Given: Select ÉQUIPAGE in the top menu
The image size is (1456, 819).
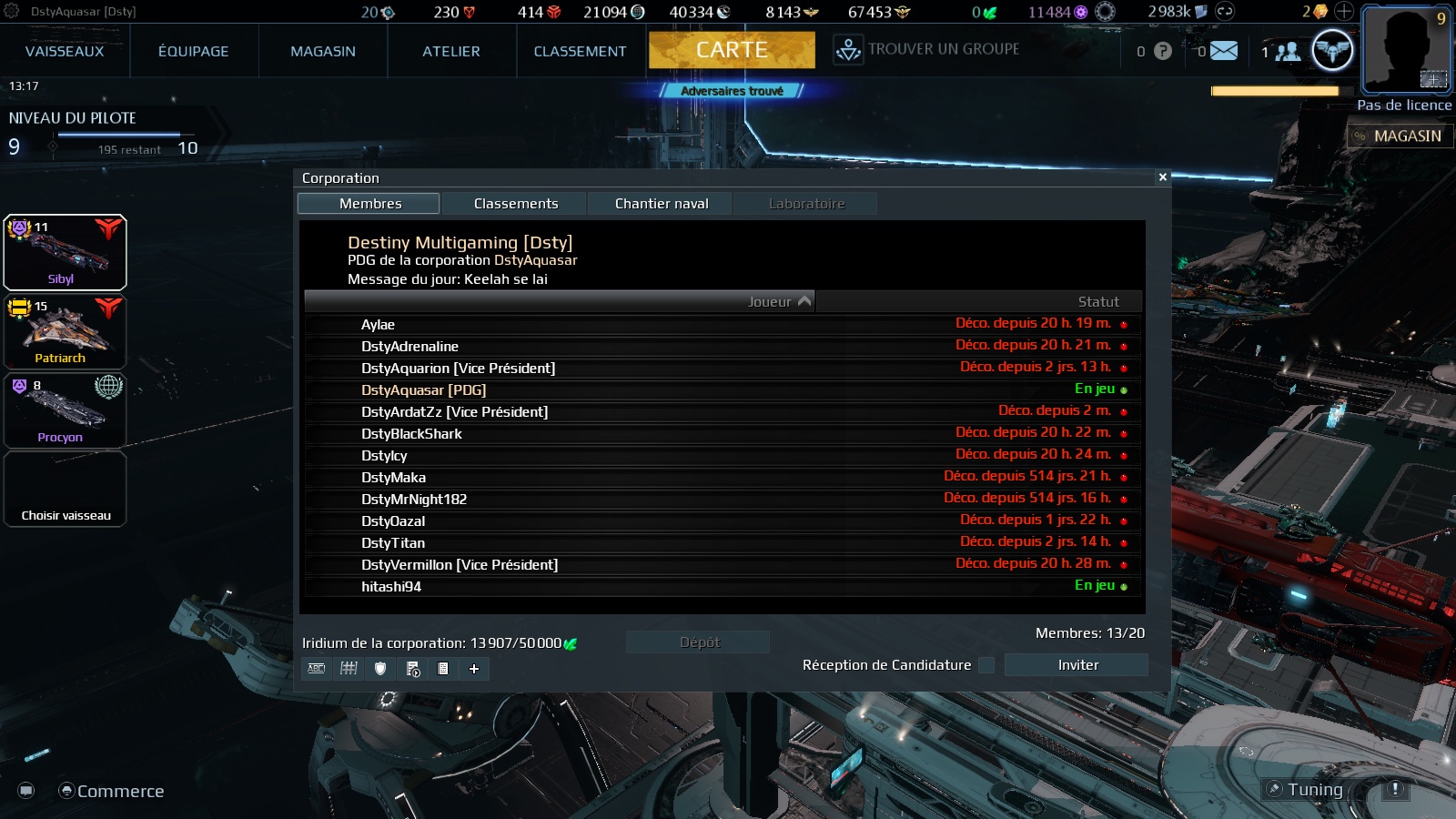Looking at the screenshot, I should [192, 51].
